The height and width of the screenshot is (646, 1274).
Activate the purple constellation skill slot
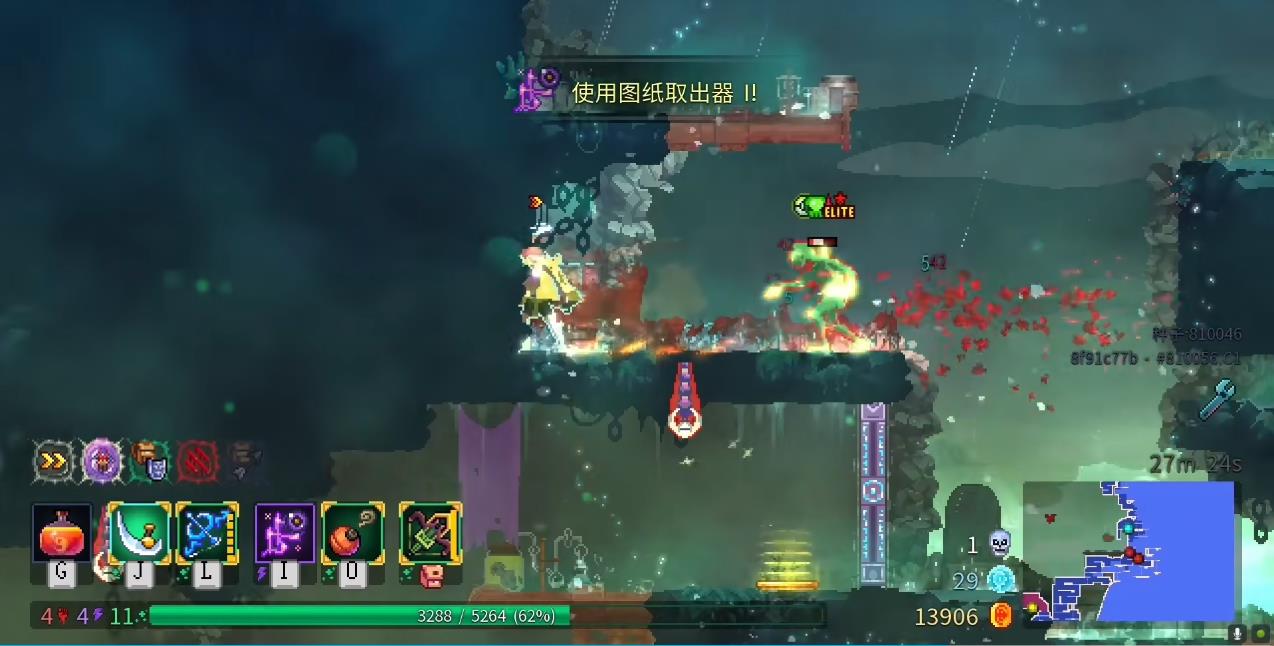pos(285,534)
